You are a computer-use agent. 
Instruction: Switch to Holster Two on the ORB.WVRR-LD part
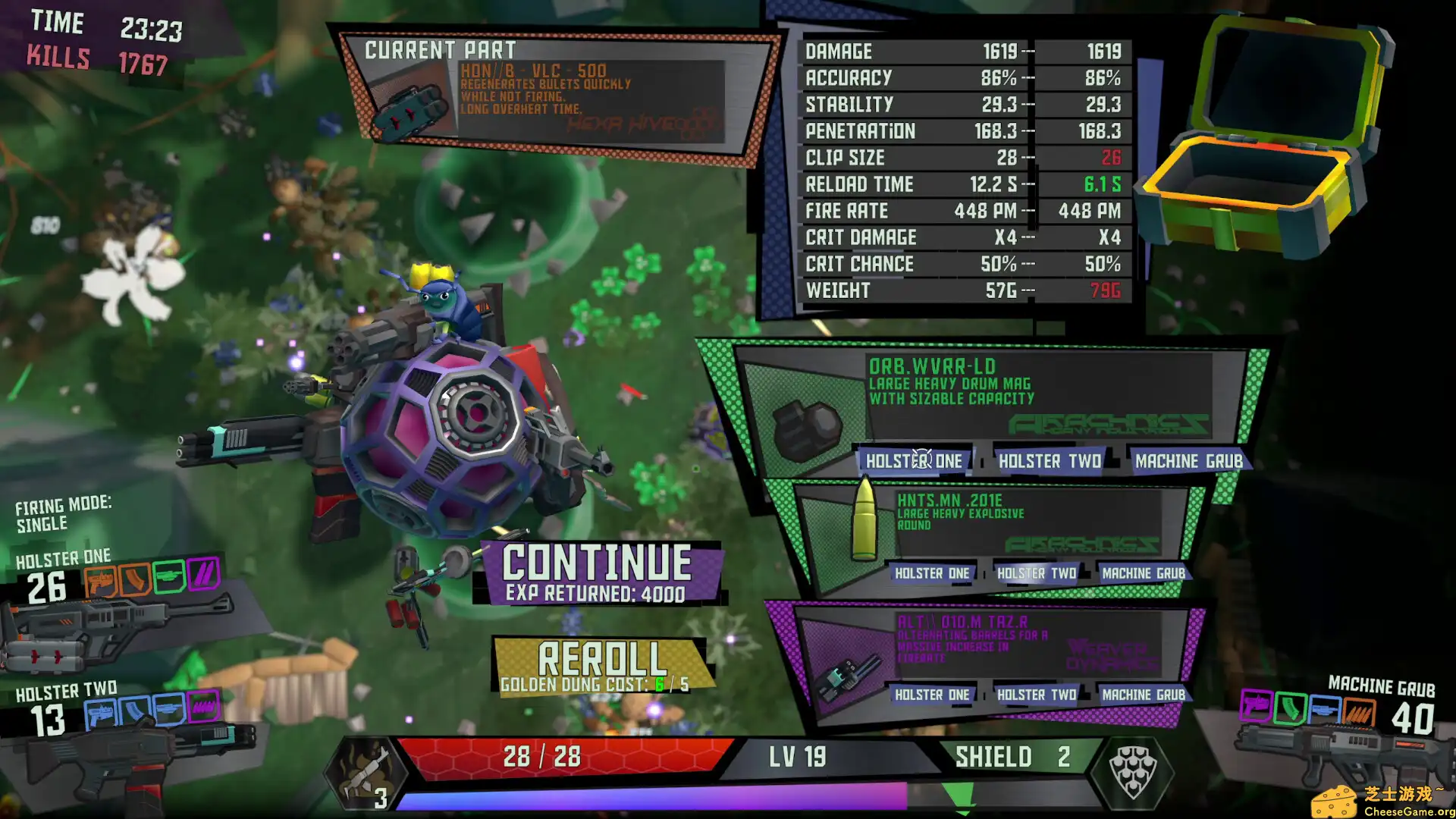tap(1050, 461)
